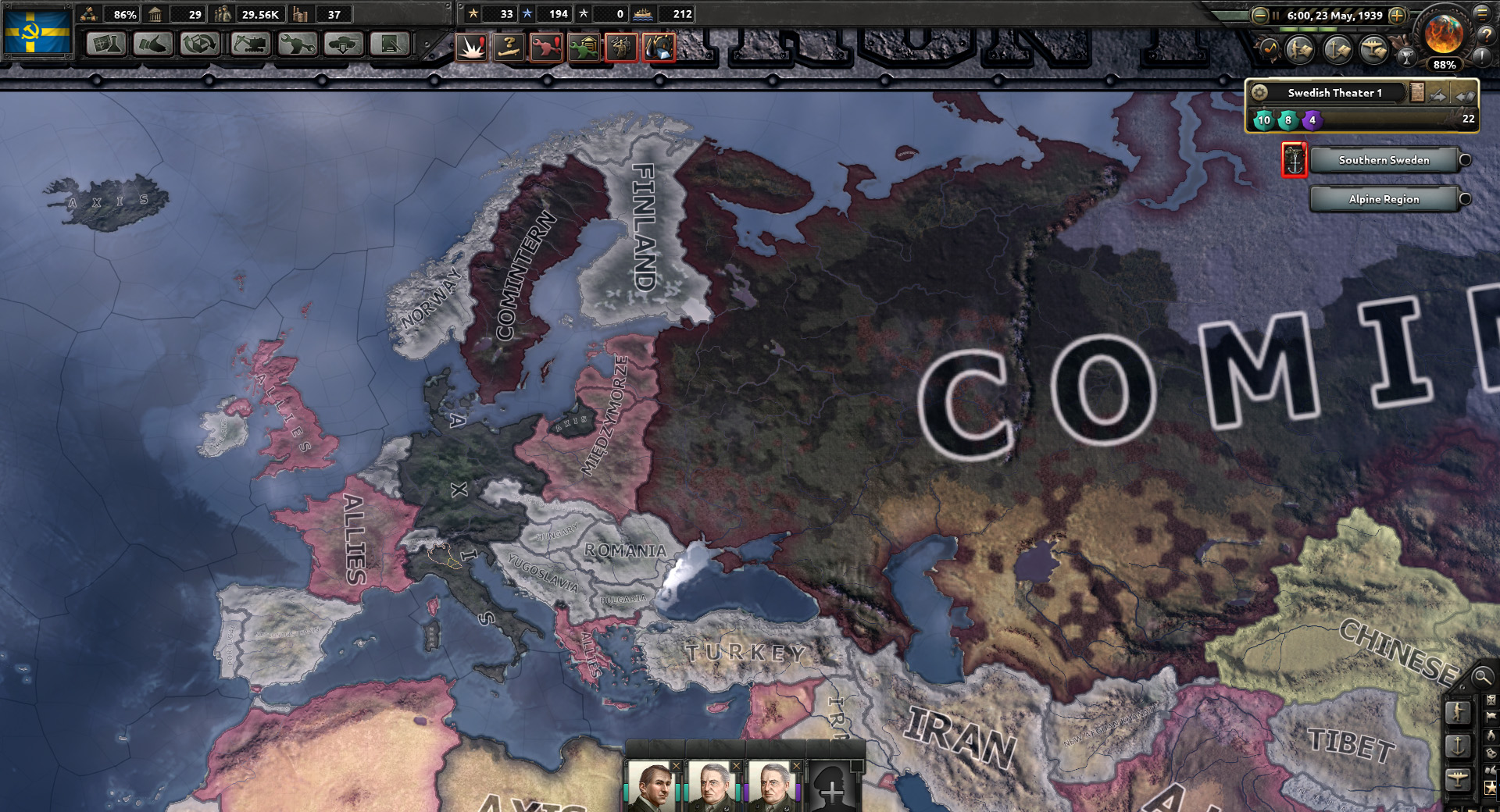Screen dimensions: 1500x812
Task: Open the Logistics tab
Action: coord(390,45)
